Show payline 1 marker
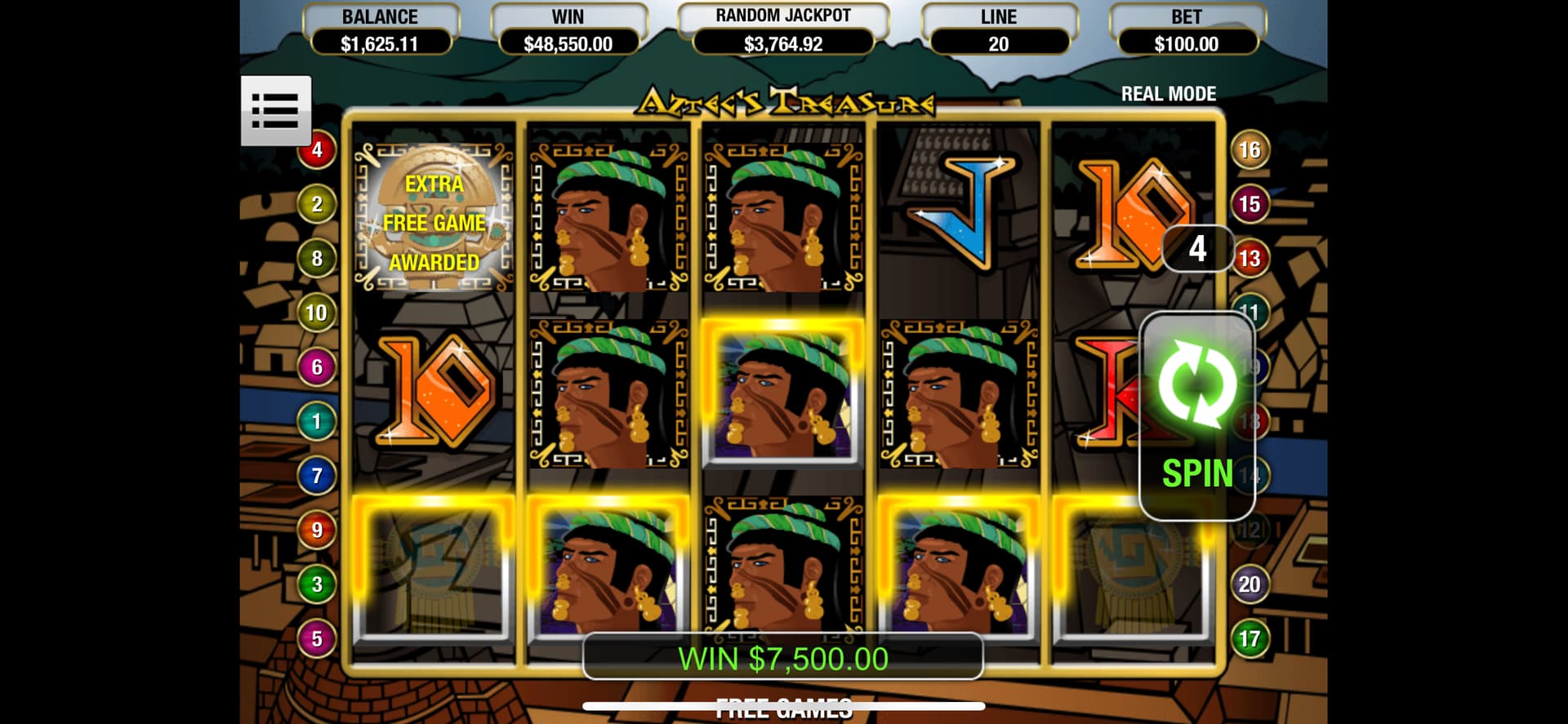Viewport: 1568px width, 724px height. (317, 421)
